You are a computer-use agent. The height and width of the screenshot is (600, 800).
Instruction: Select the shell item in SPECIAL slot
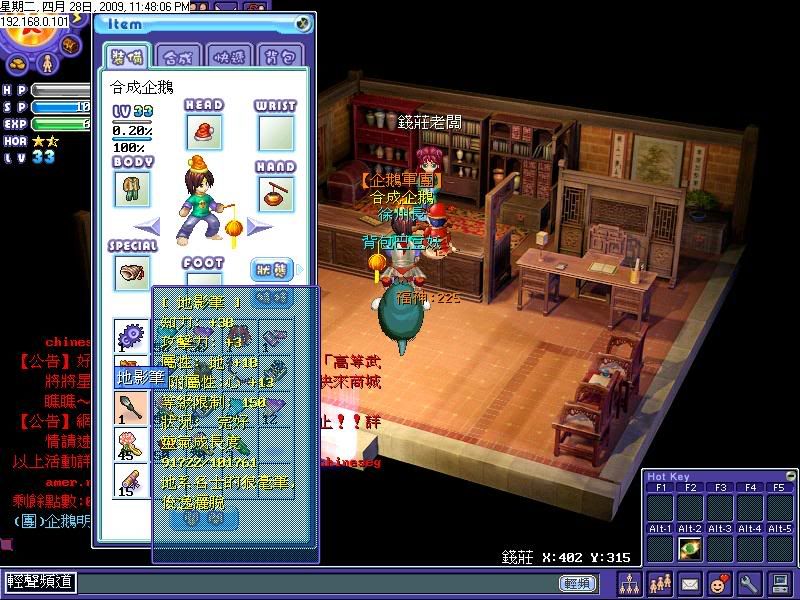tap(132, 272)
